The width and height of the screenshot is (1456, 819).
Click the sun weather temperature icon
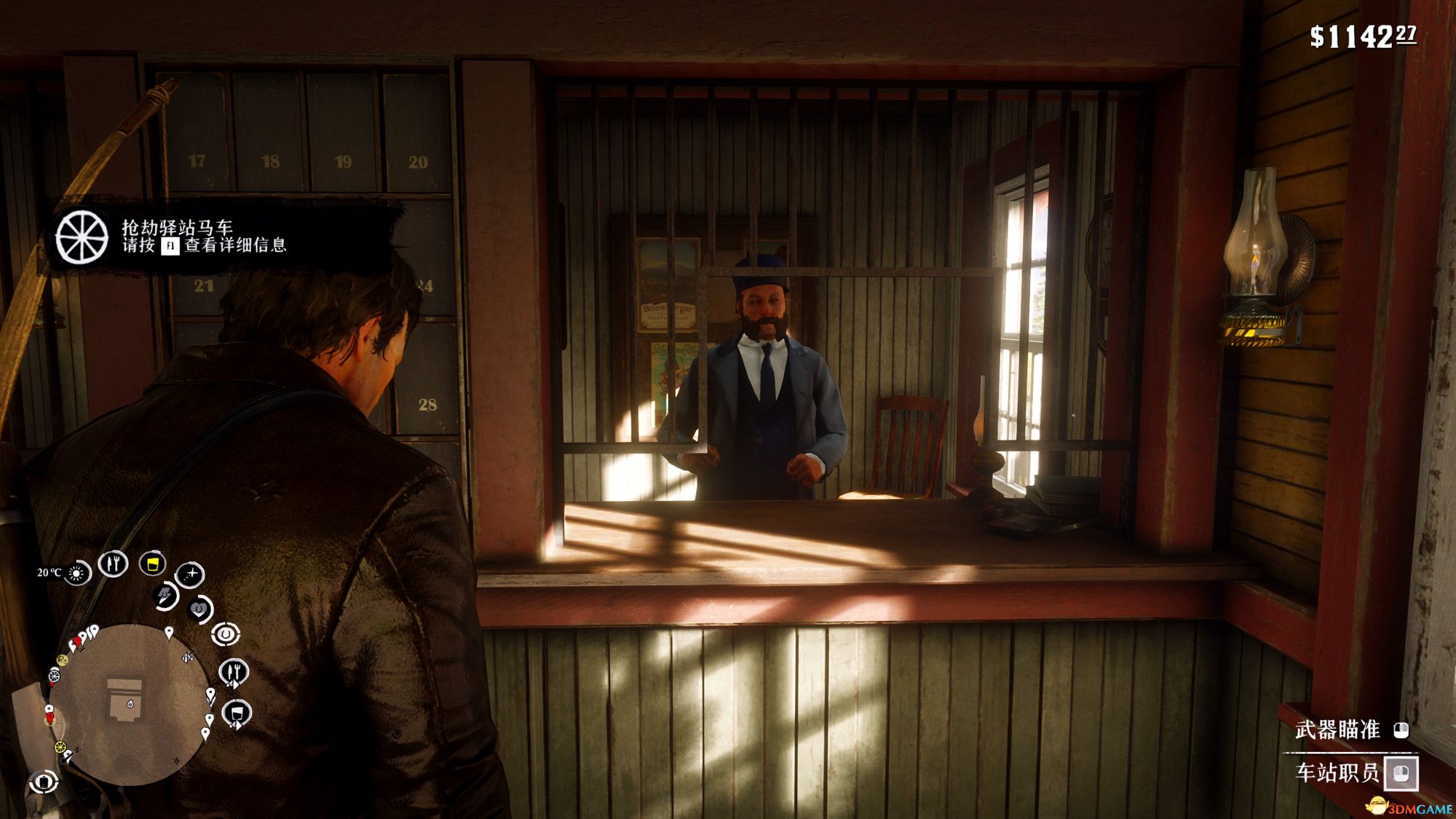[x=76, y=574]
